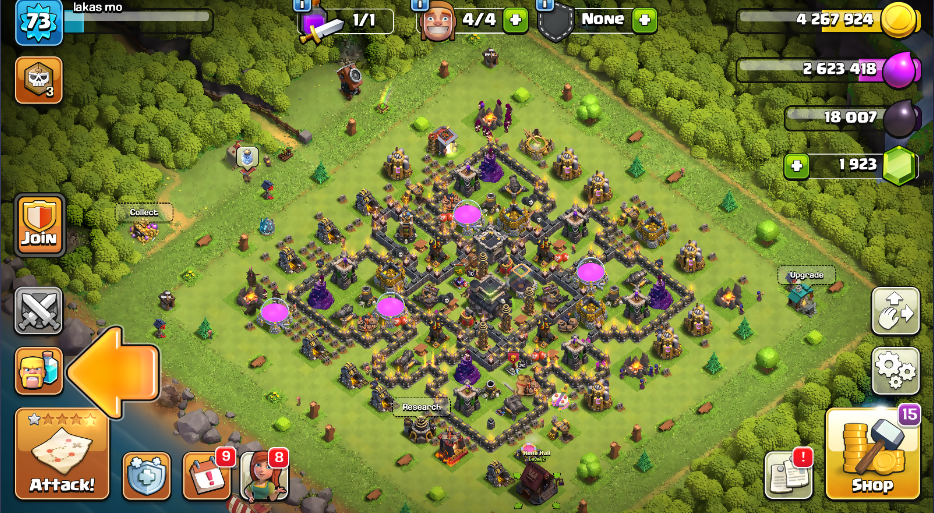The image size is (934, 513).
Task: Add gems with the green plus button
Action: pyautogui.click(x=796, y=166)
